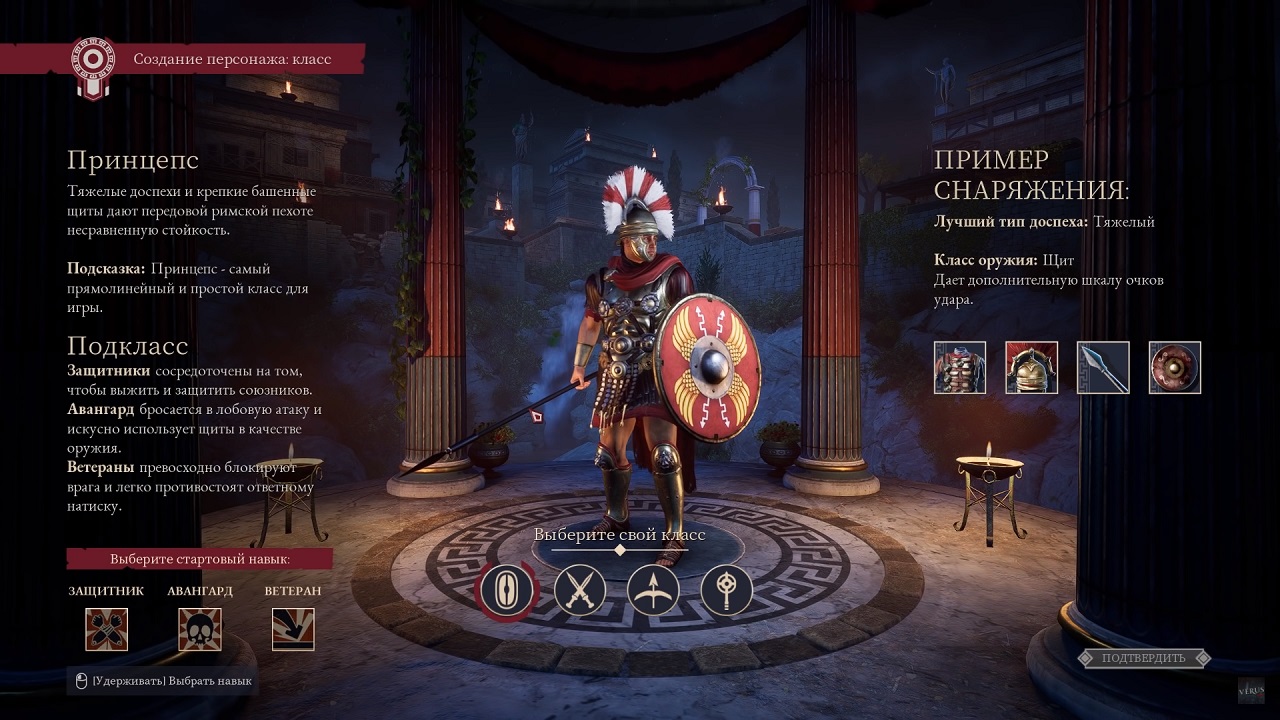Select the staff class icon

click(726, 590)
